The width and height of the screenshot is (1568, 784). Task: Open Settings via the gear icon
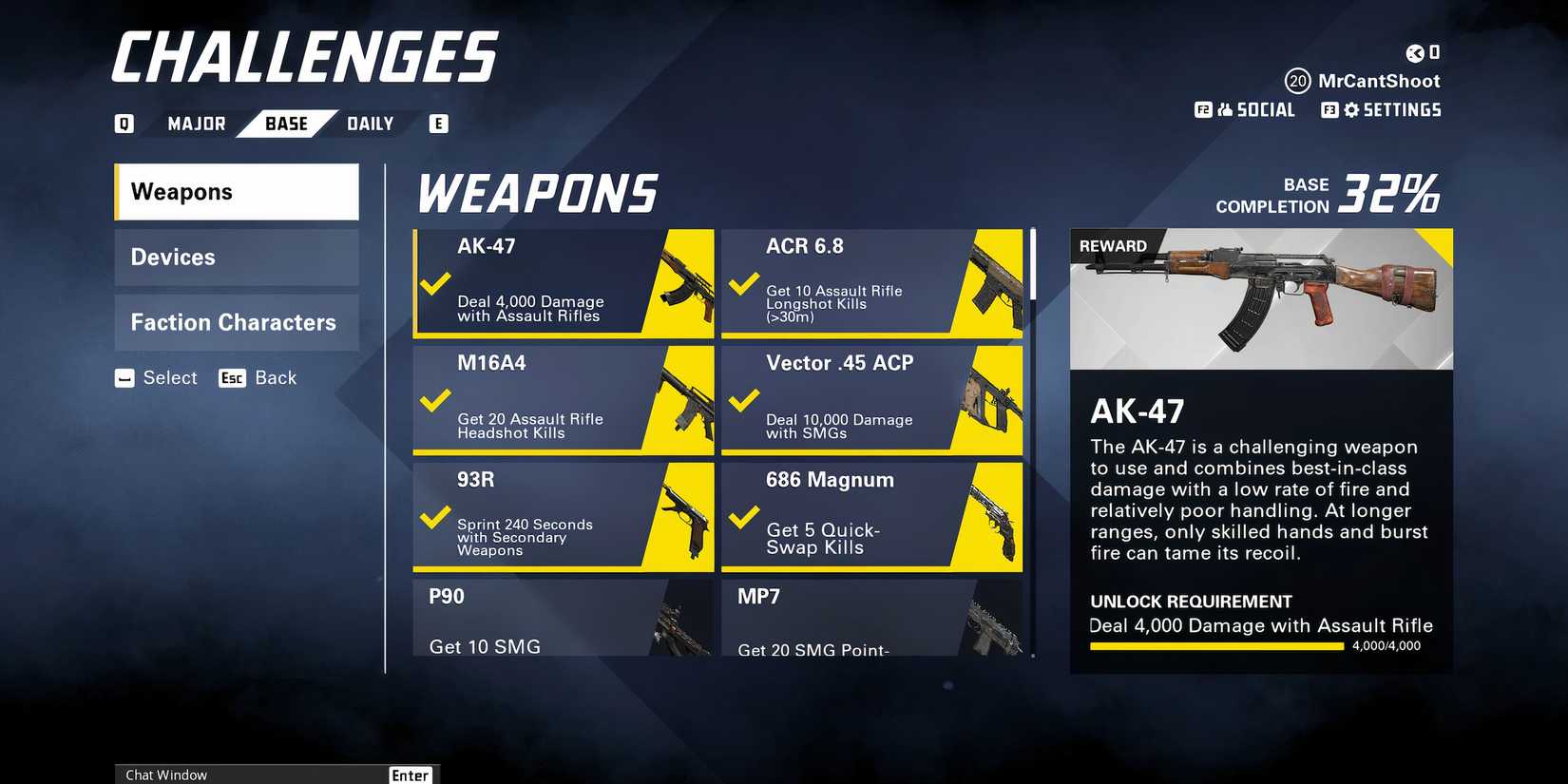click(1353, 110)
